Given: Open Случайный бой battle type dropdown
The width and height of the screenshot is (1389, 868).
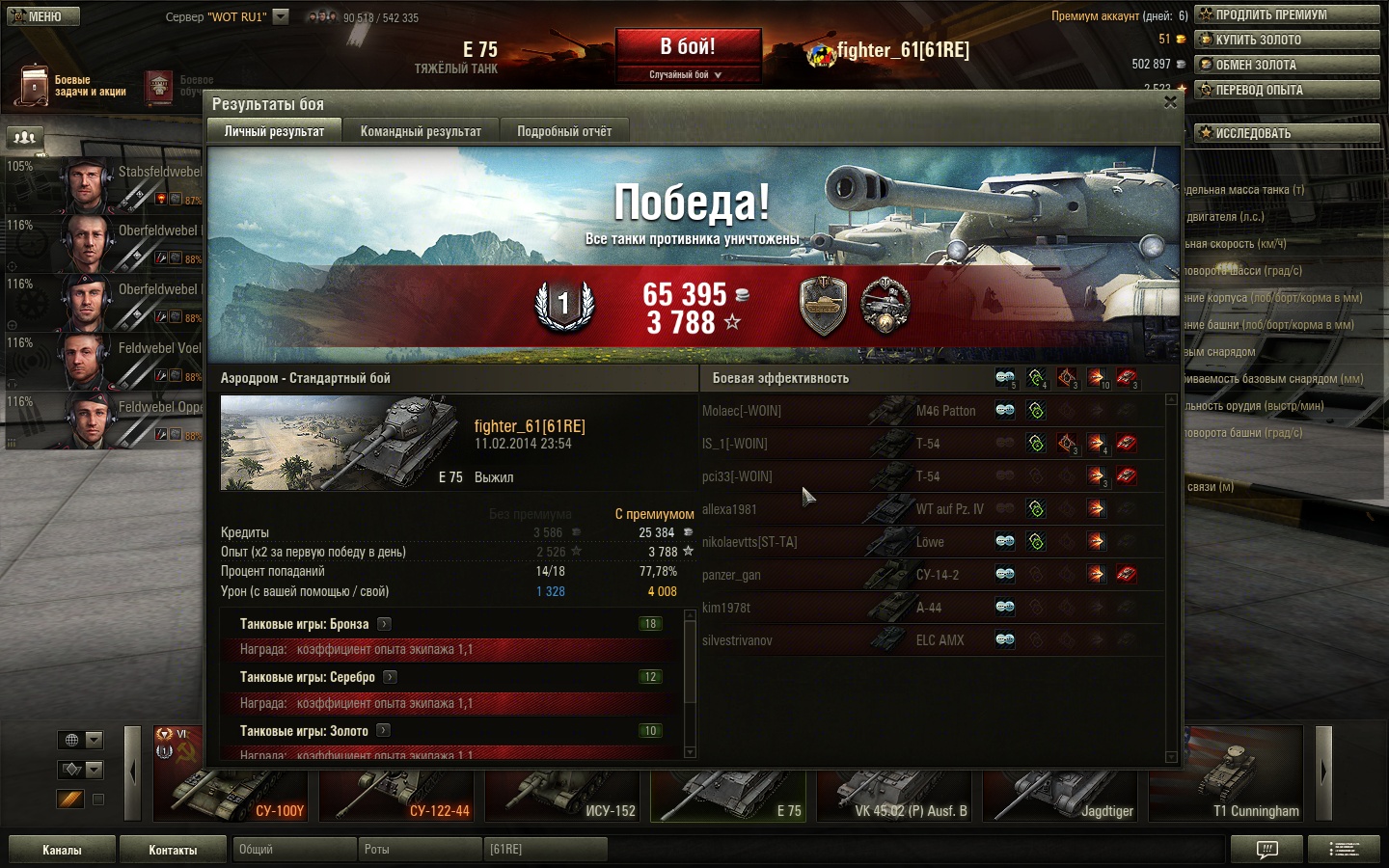Looking at the screenshot, I should point(687,74).
